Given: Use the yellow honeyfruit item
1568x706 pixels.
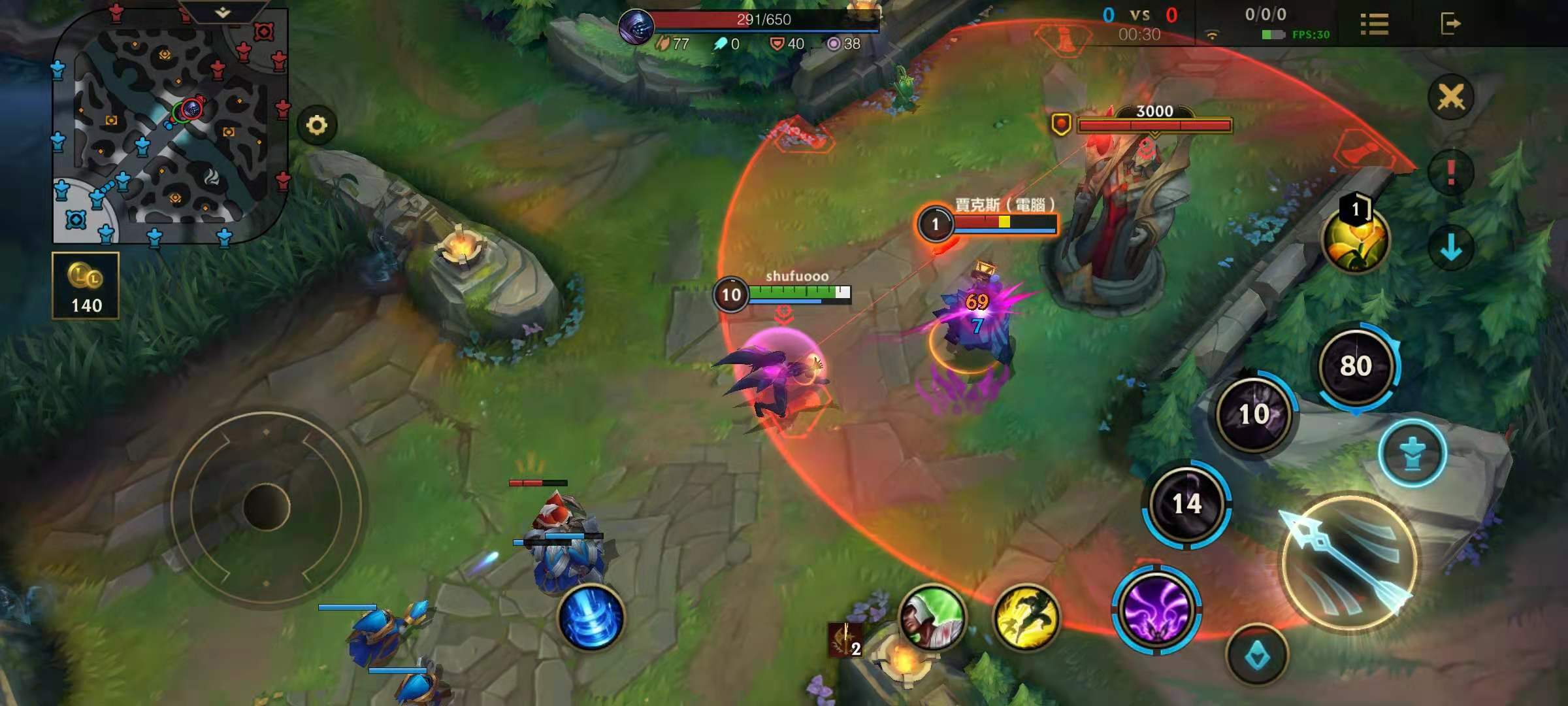Looking at the screenshot, I should (1355, 240).
